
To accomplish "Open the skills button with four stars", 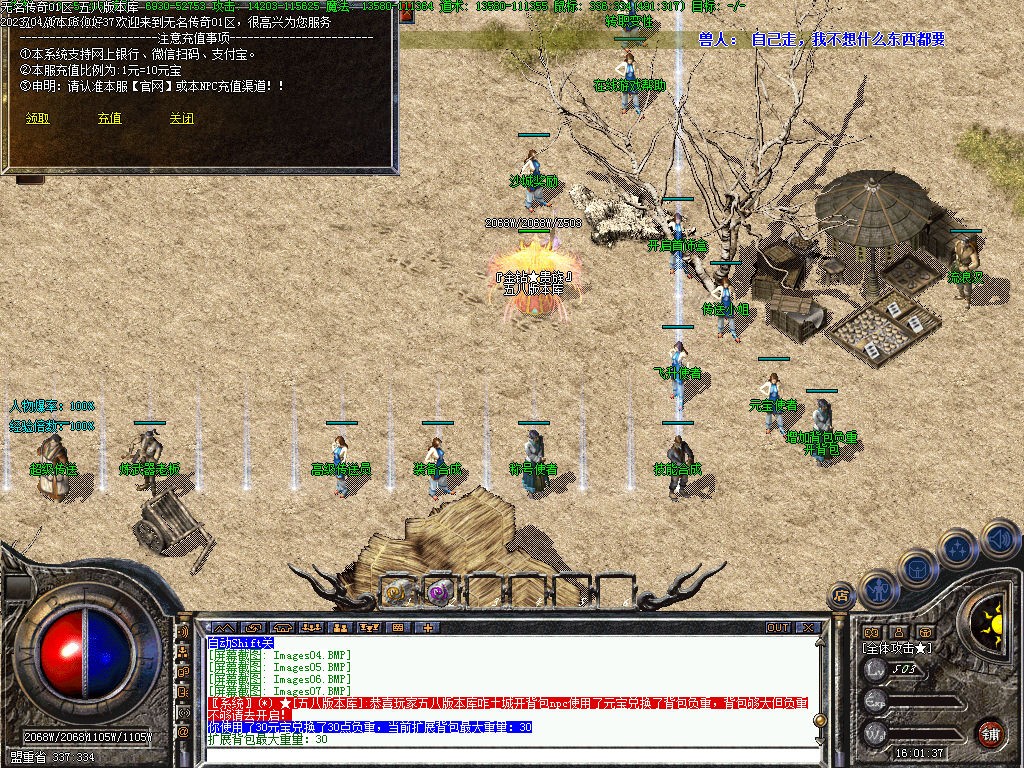I will click(957, 548).
